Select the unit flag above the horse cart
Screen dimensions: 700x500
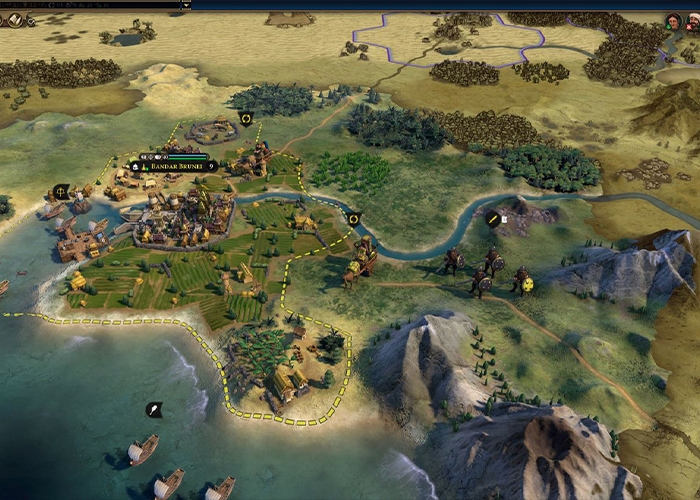[353, 219]
